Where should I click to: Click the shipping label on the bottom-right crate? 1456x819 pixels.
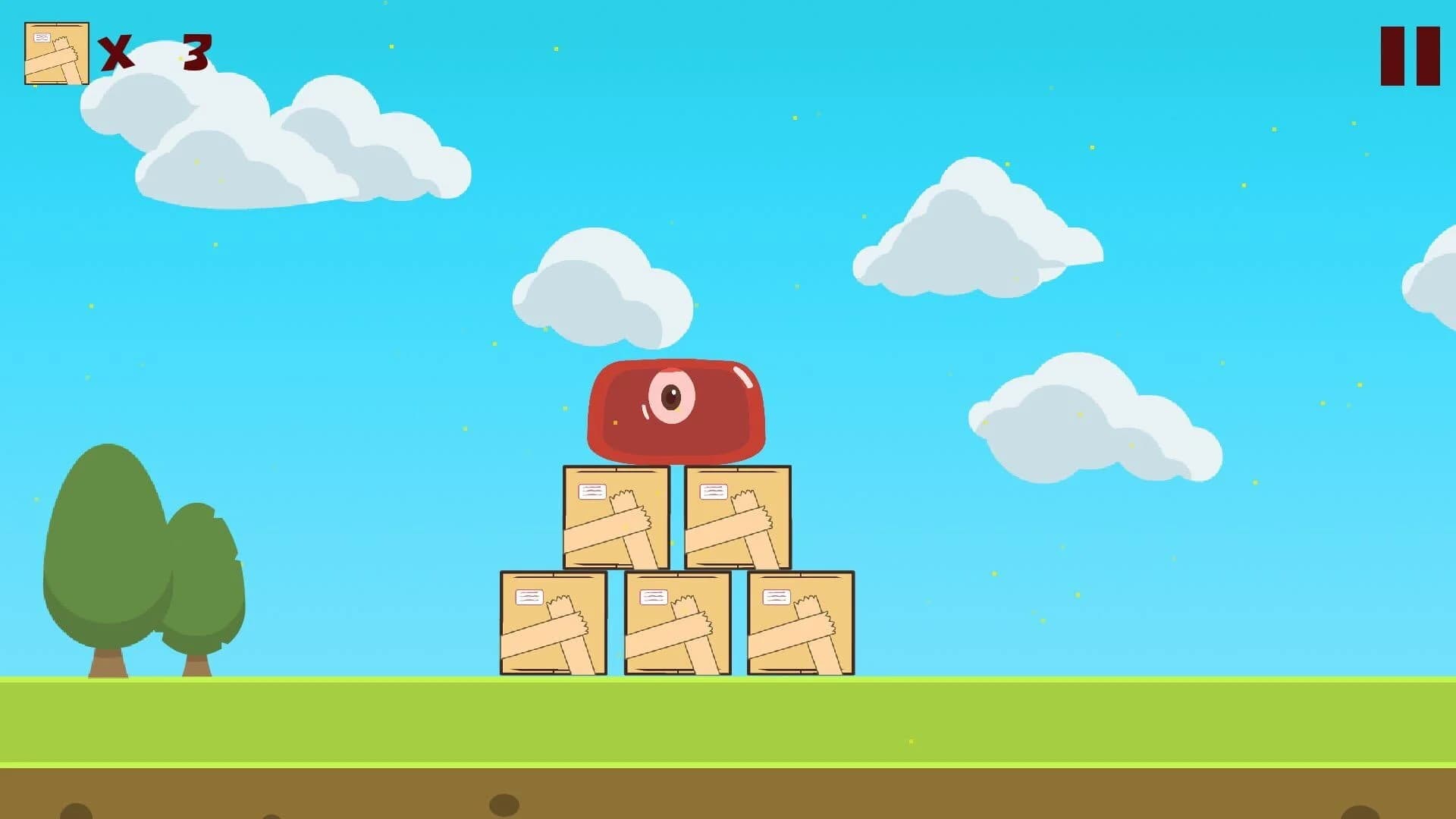(776, 598)
